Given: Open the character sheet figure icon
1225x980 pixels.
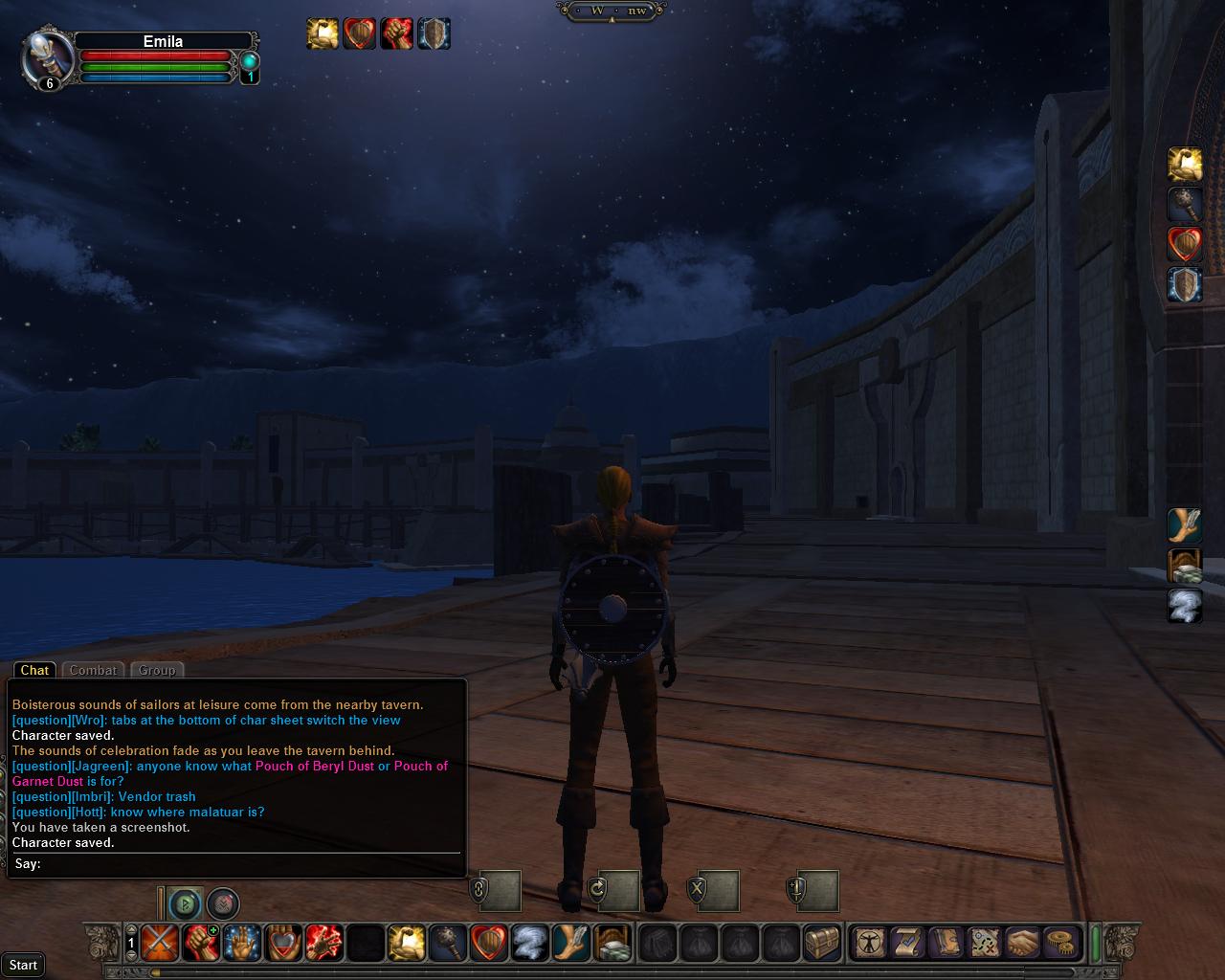Looking at the screenshot, I should click(x=870, y=943).
